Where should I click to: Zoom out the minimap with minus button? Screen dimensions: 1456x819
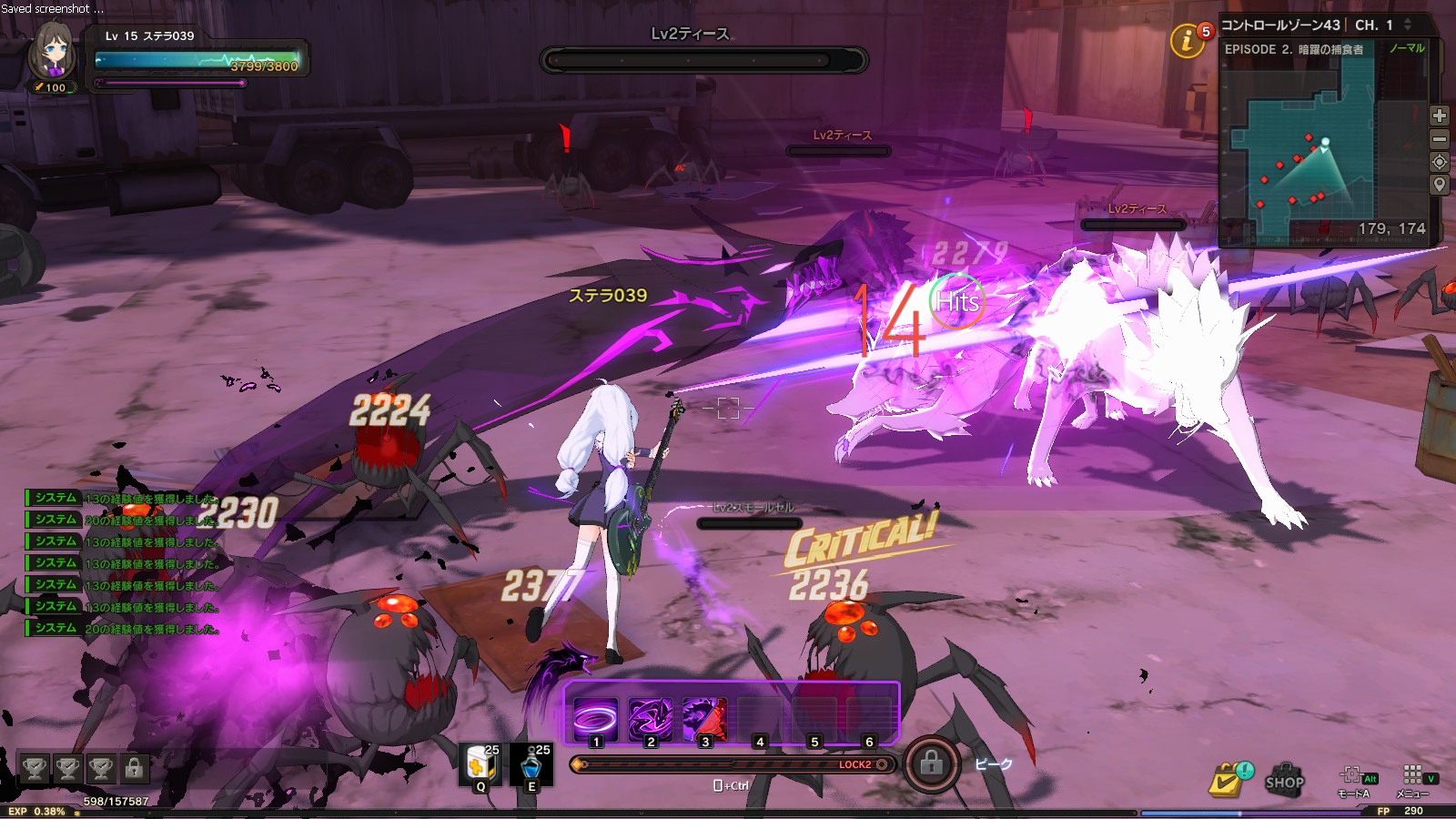point(1439,139)
